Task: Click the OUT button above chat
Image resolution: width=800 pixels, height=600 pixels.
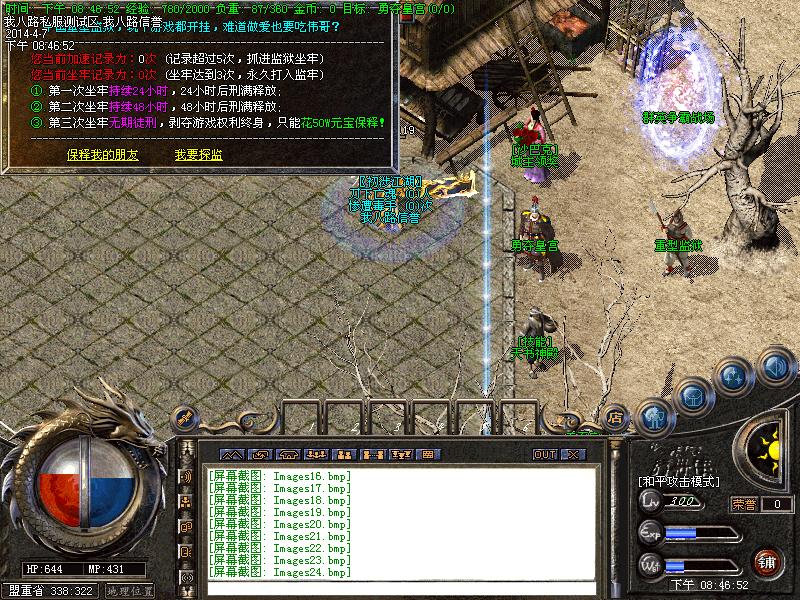Action: pyautogui.click(x=545, y=454)
